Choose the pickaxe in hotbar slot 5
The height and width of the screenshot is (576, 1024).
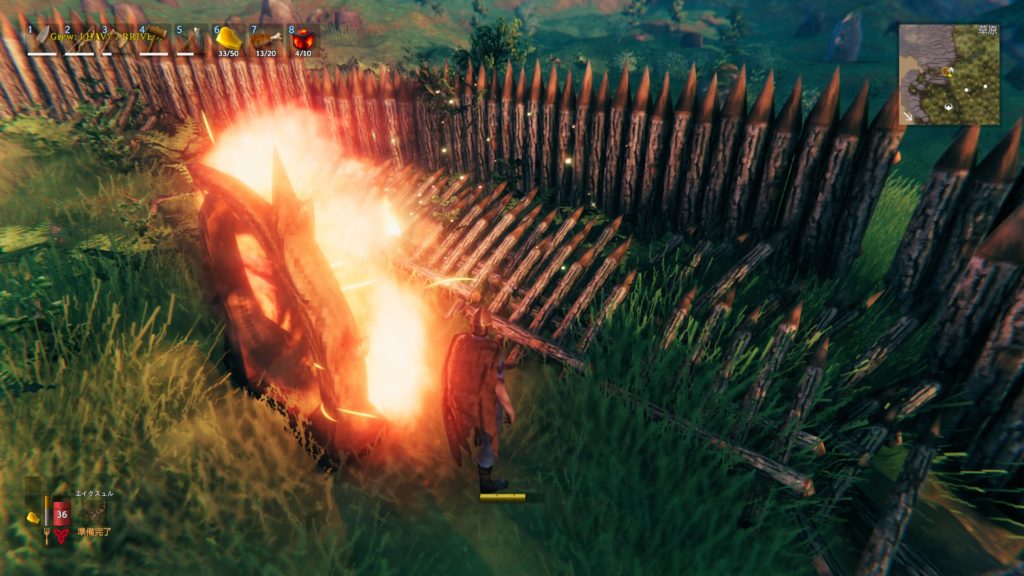(192, 40)
